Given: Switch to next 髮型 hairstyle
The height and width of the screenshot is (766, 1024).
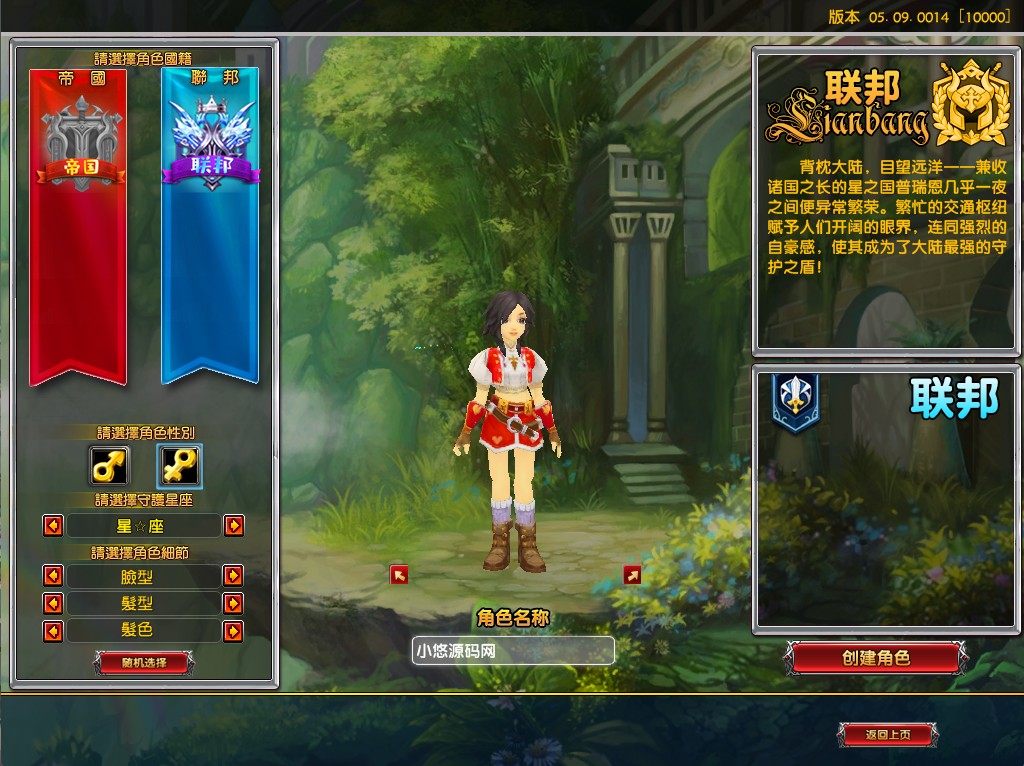Looking at the screenshot, I should pyautogui.click(x=233, y=604).
